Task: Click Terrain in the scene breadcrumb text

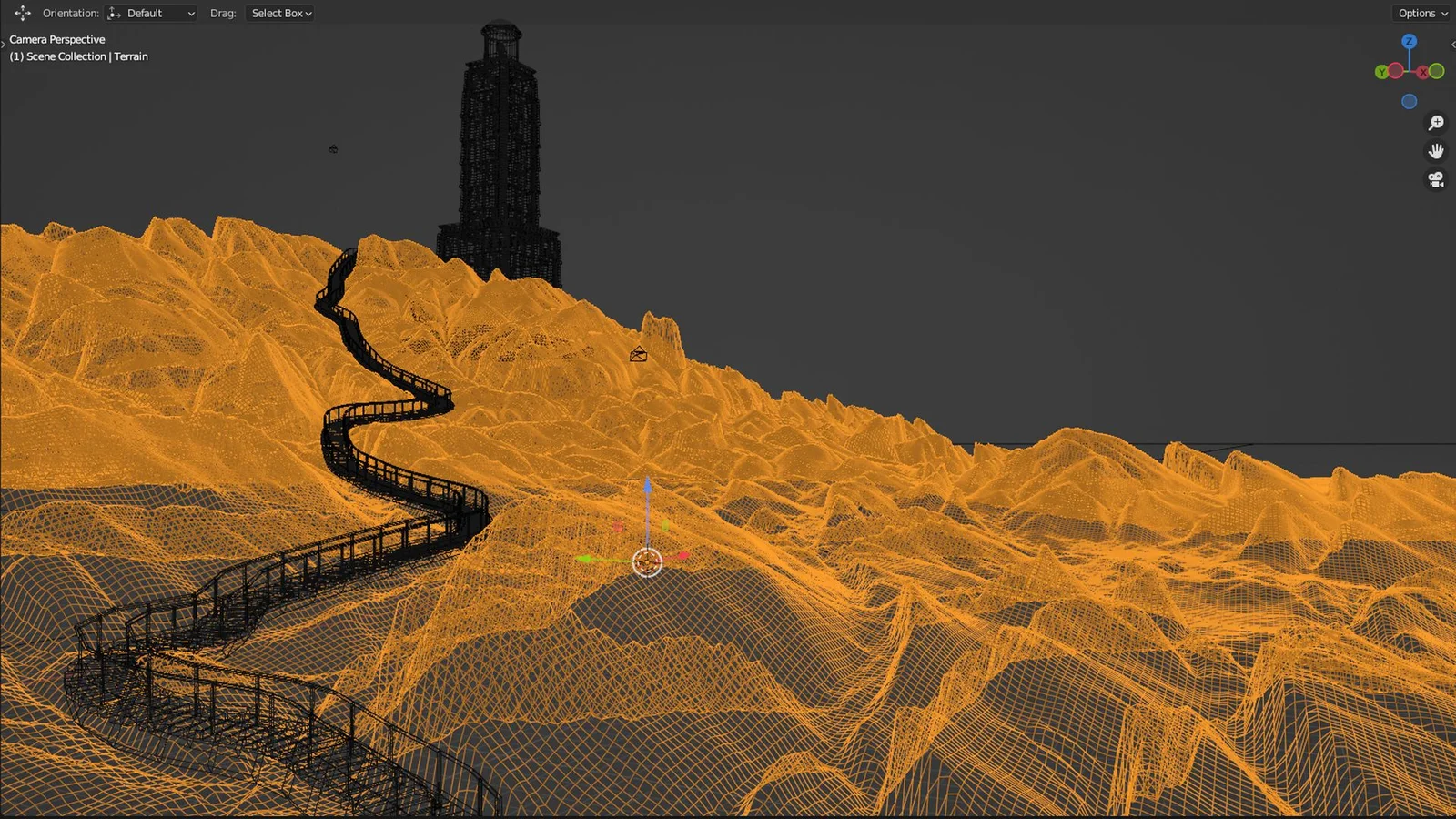Action: click(x=130, y=56)
